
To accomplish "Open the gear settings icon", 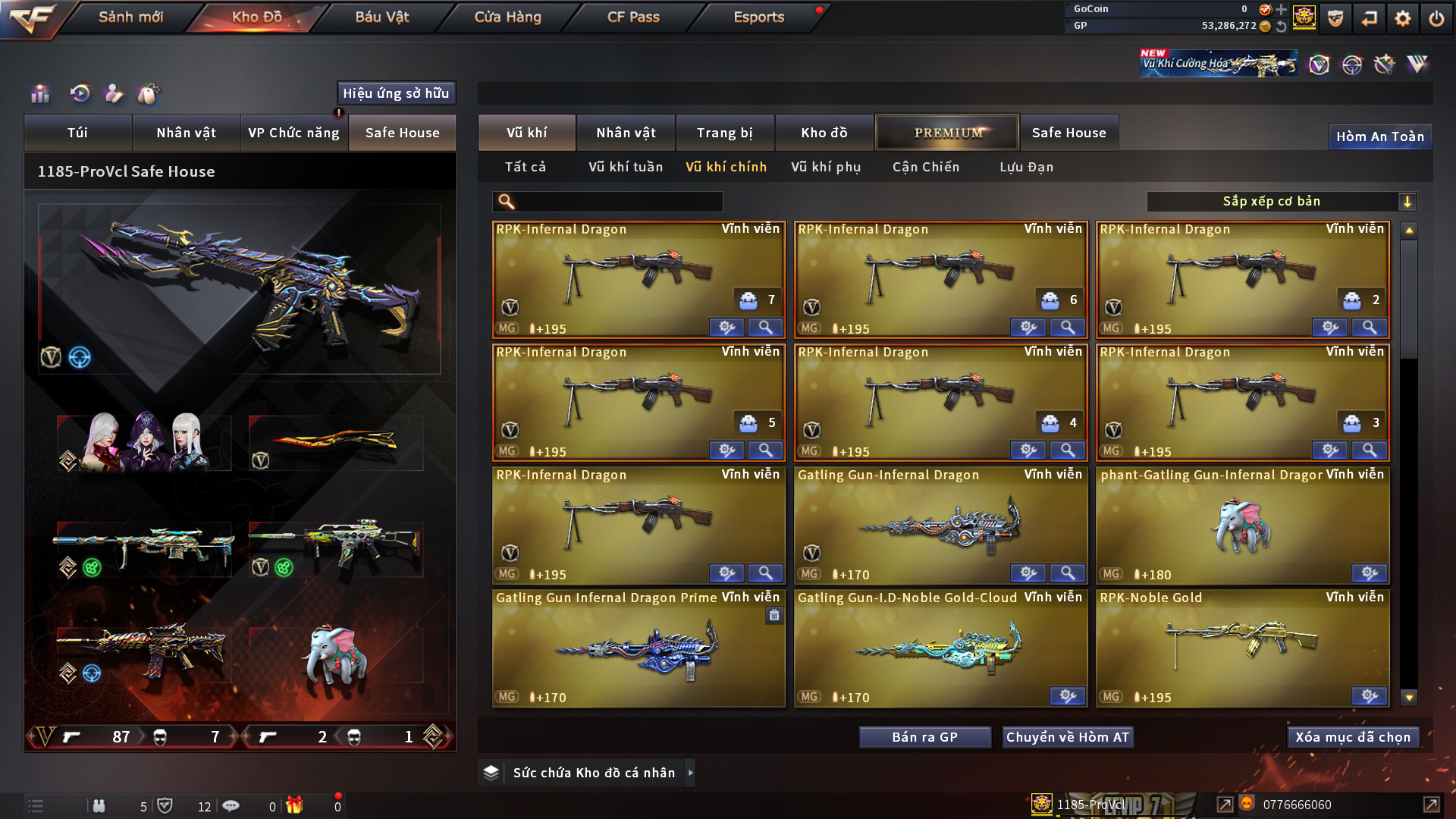I will pyautogui.click(x=1402, y=18).
